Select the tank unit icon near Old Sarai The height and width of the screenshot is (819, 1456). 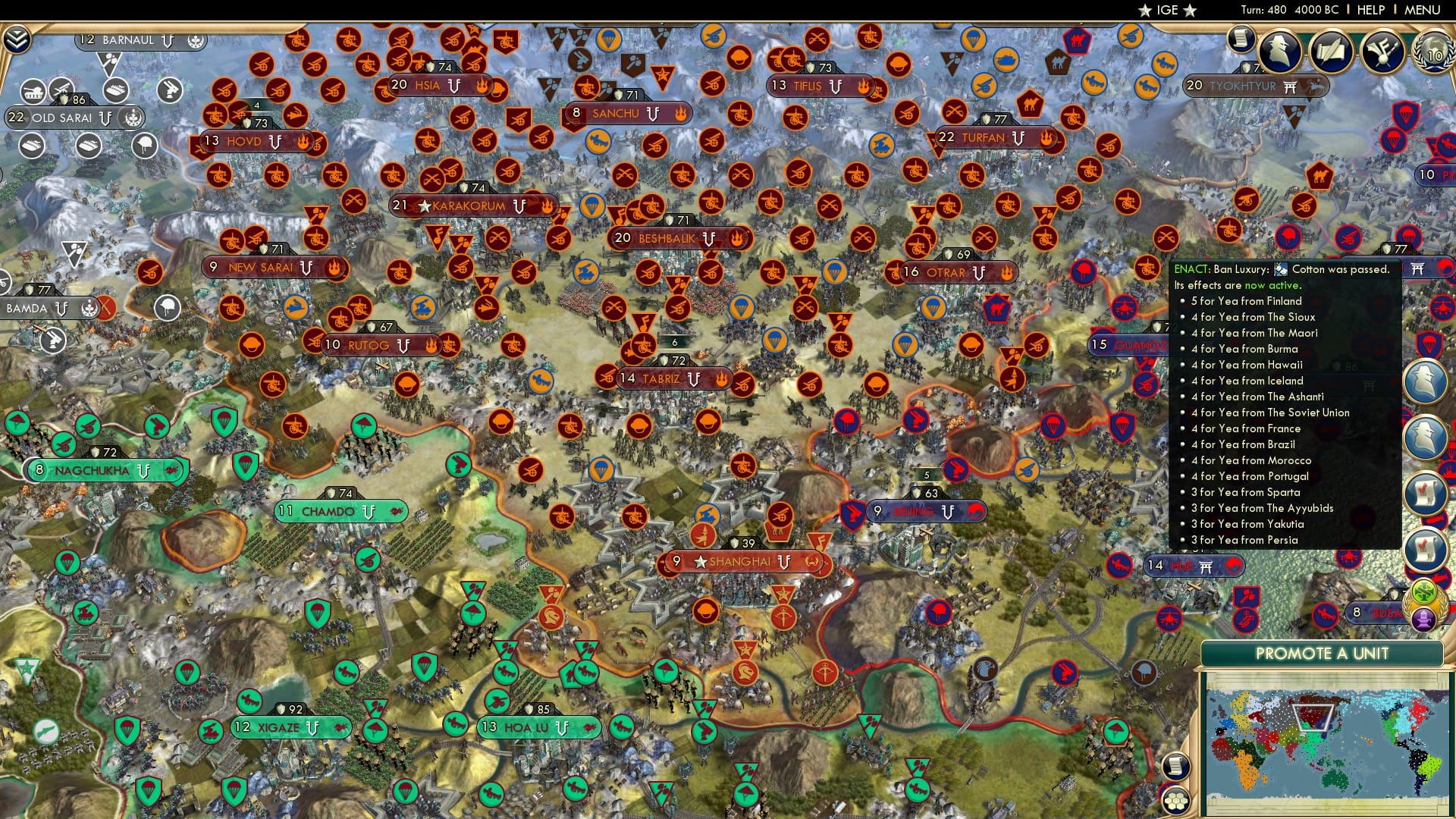coord(33,92)
